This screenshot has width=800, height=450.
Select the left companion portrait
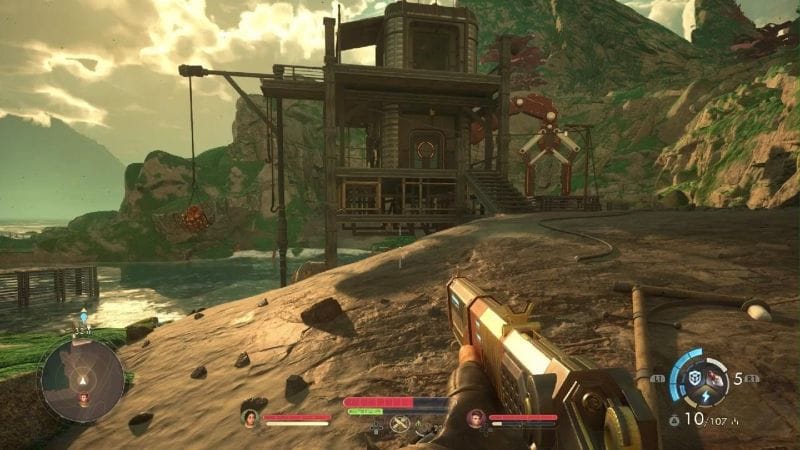point(250,418)
